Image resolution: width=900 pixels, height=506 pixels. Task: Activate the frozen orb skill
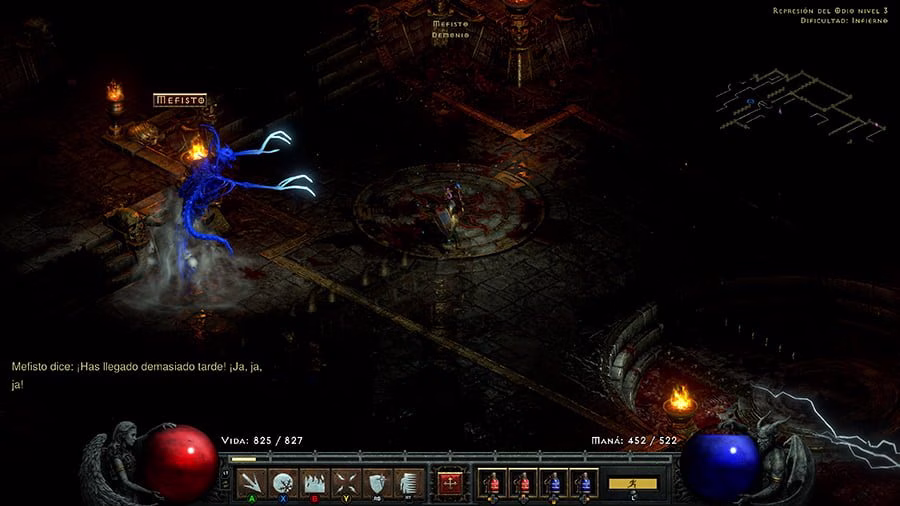point(283,482)
